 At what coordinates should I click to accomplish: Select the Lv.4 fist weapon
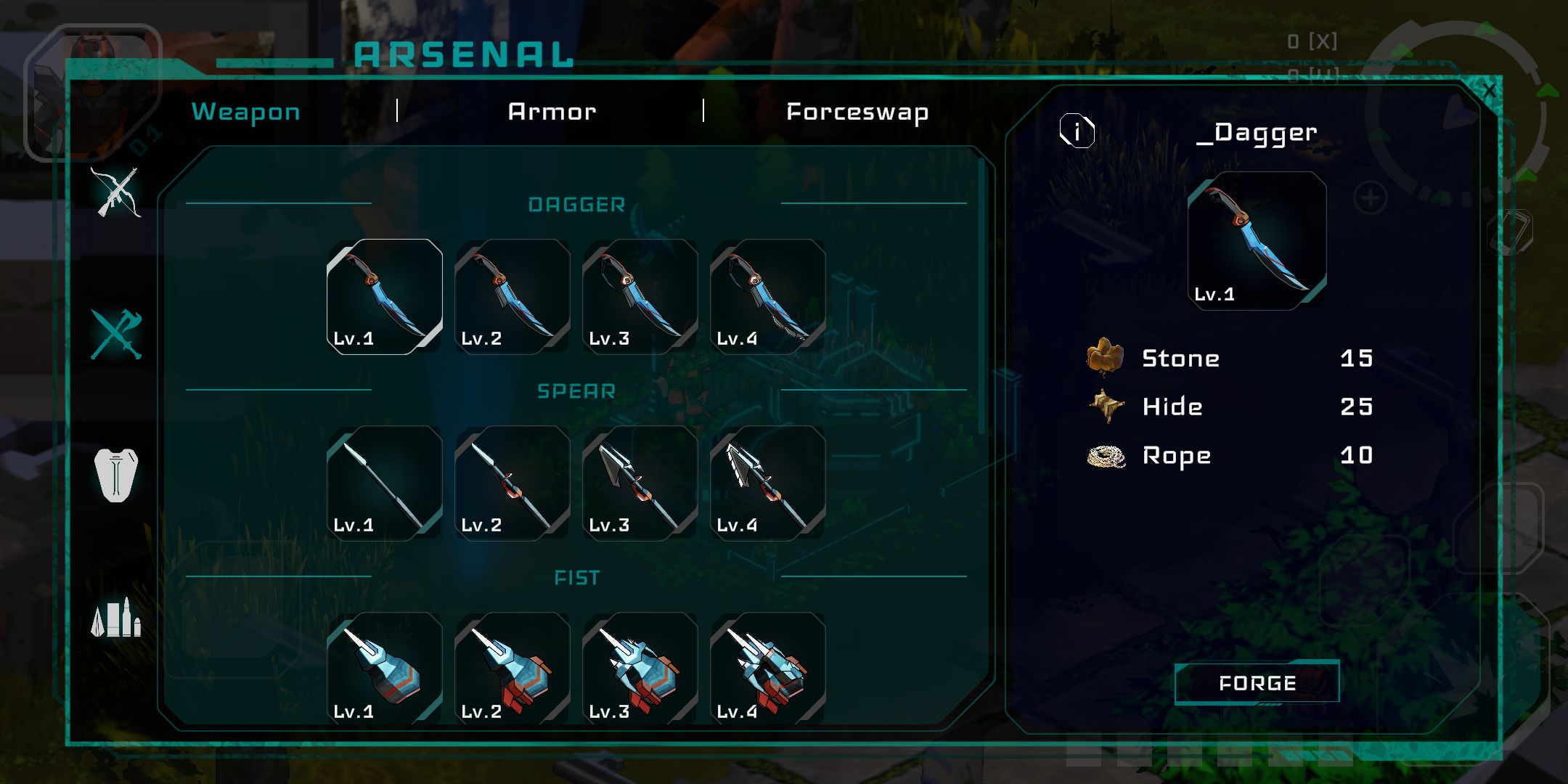[768, 668]
